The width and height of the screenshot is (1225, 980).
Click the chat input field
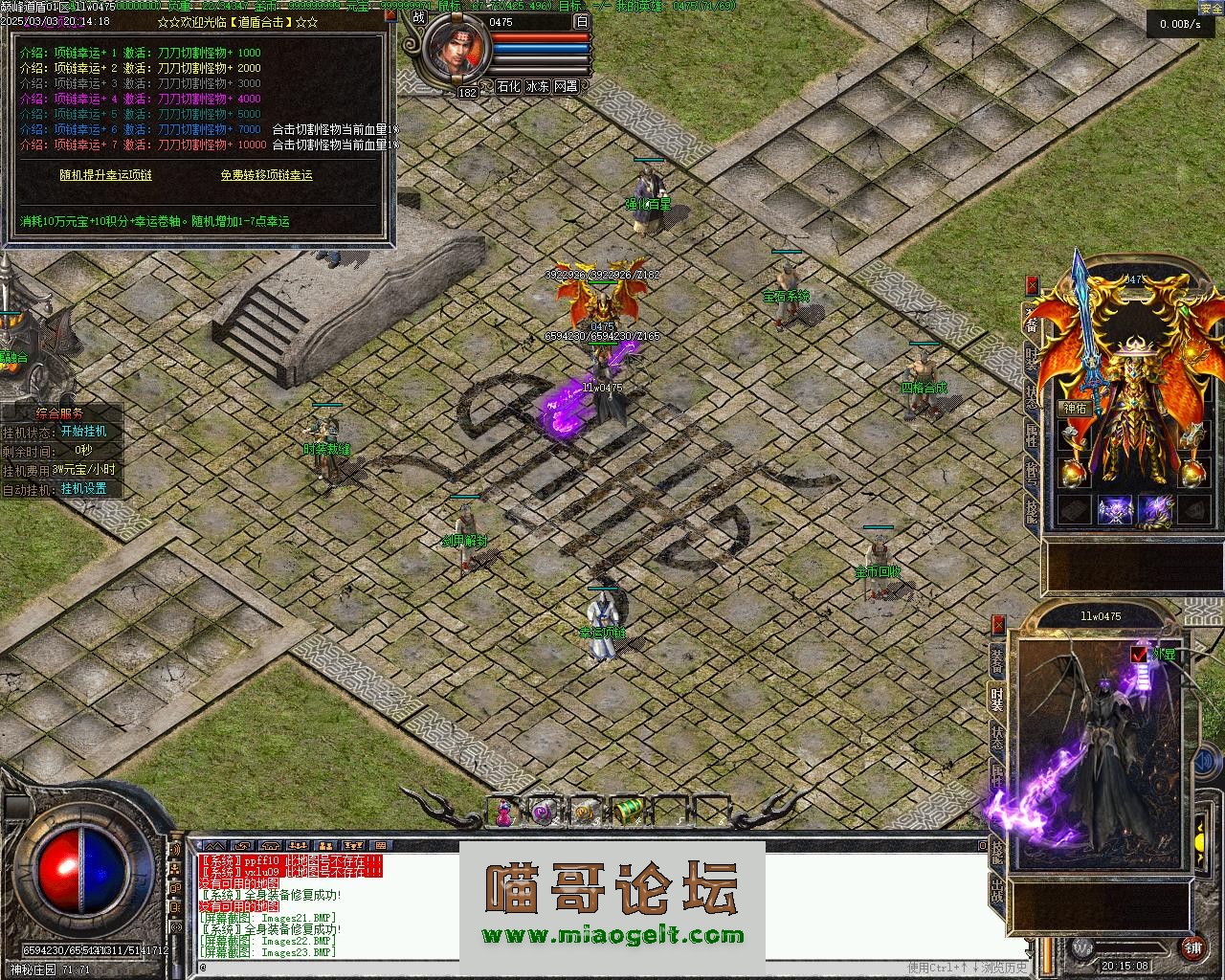[546, 968]
